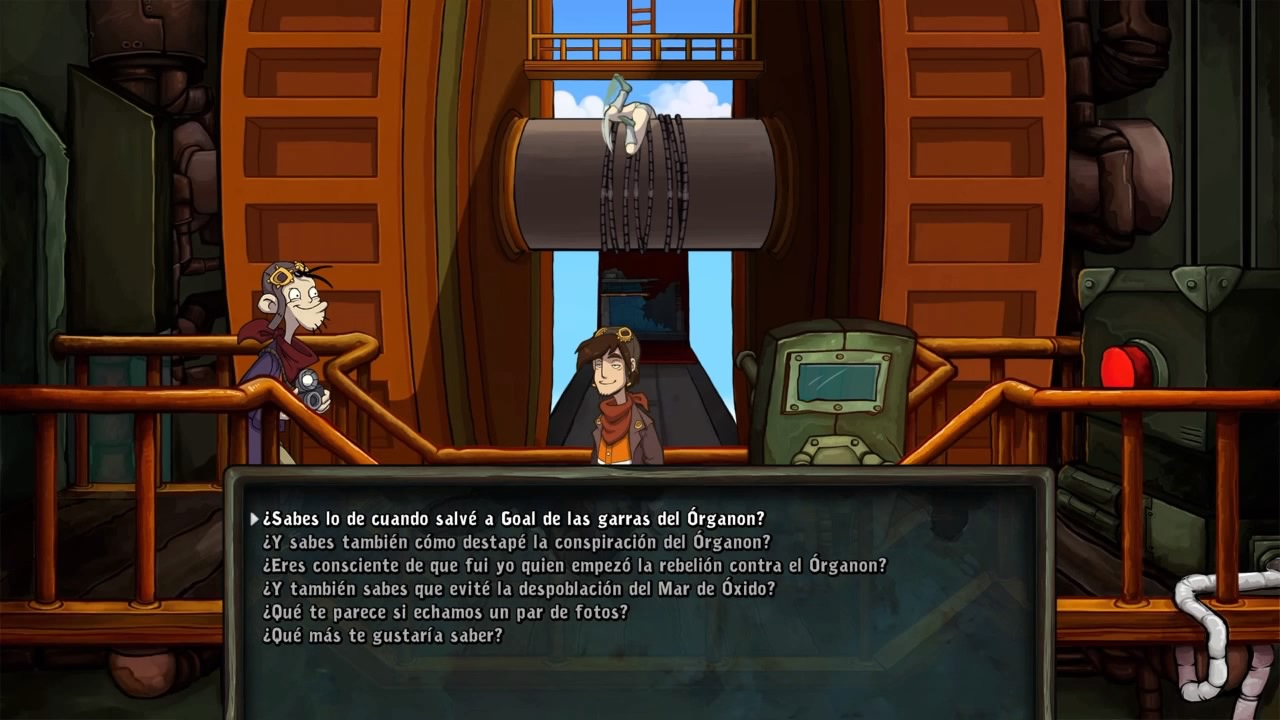Select the question about uncovering the Órganon conspiracy
This screenshot has width=1280, height=720.
(516, 542)
